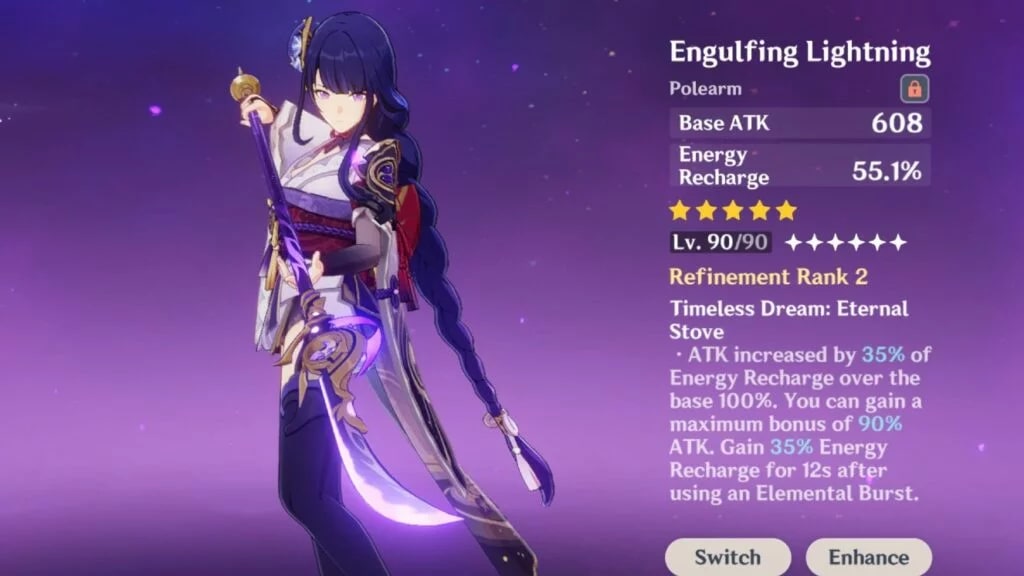The image size is (1024, 576).
Task: Click the Switch weapon button
Action: [727, 557]
